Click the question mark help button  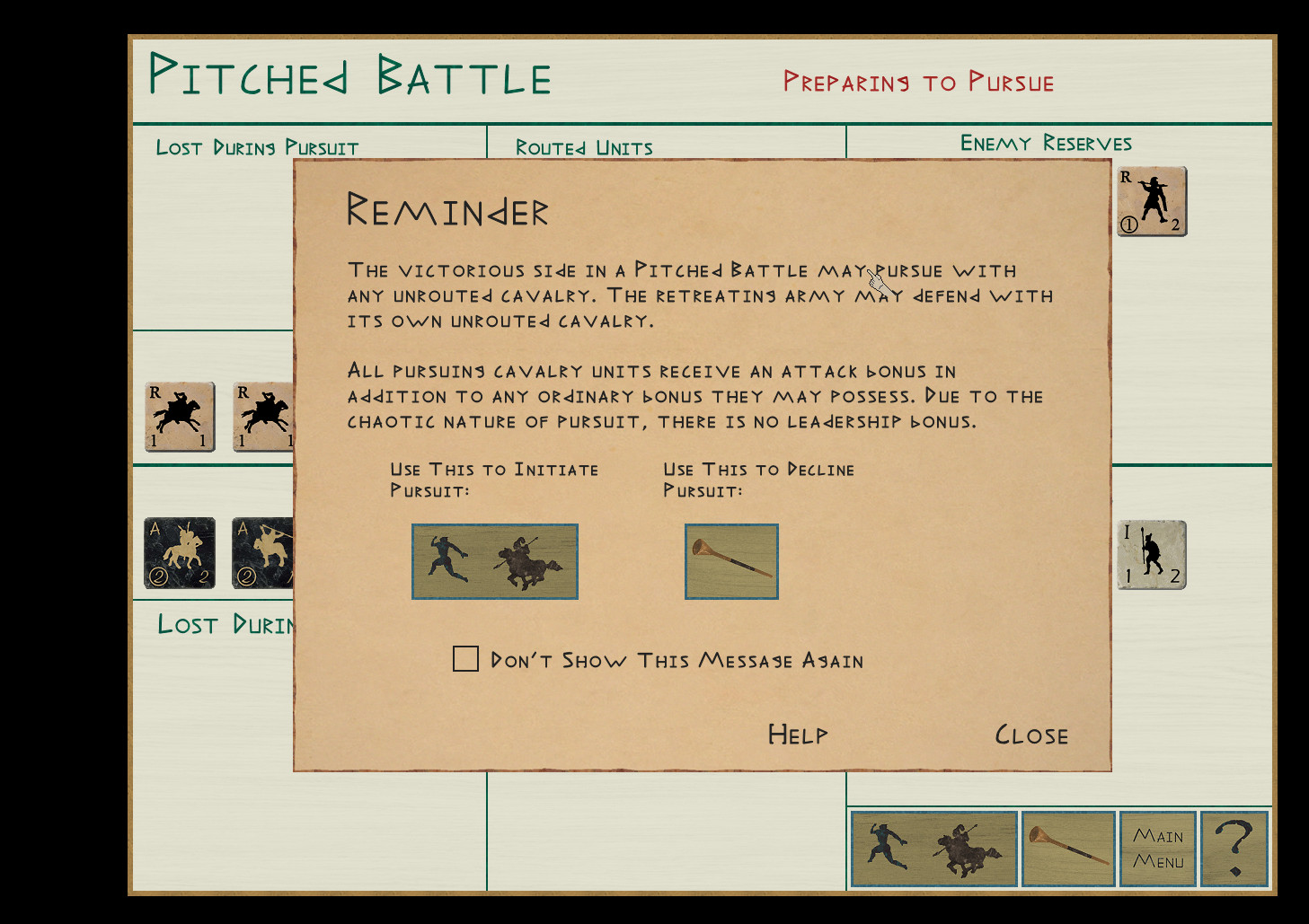tap(1234, 849)
